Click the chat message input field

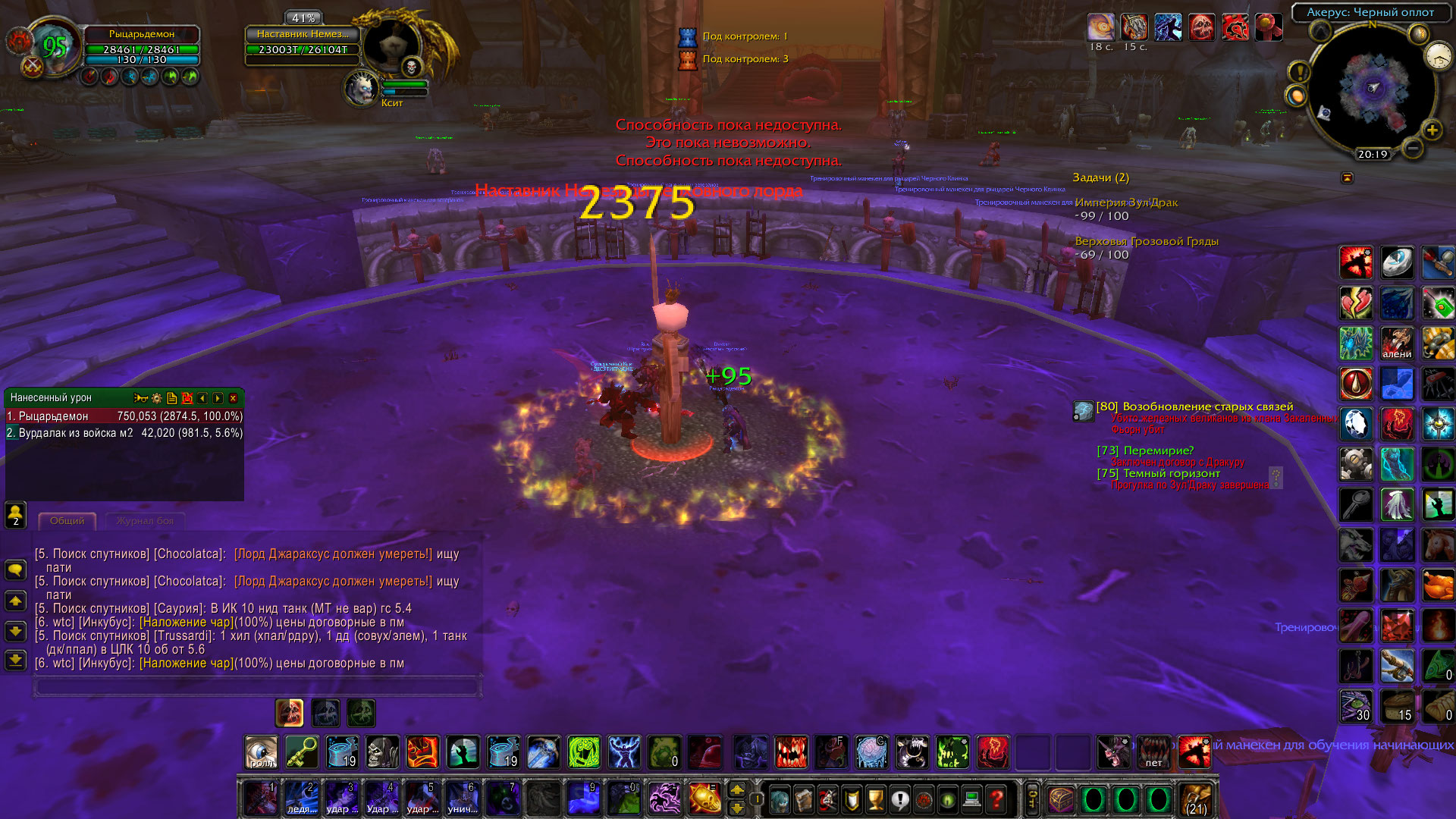pyautogui.click(x=256, y=687)
